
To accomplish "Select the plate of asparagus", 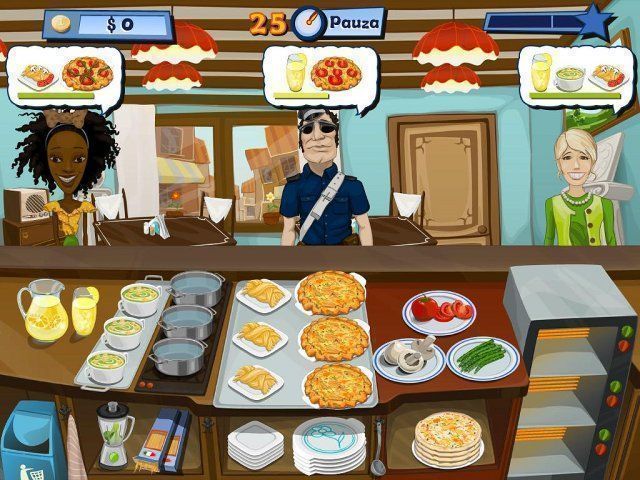I will point(483,356).
